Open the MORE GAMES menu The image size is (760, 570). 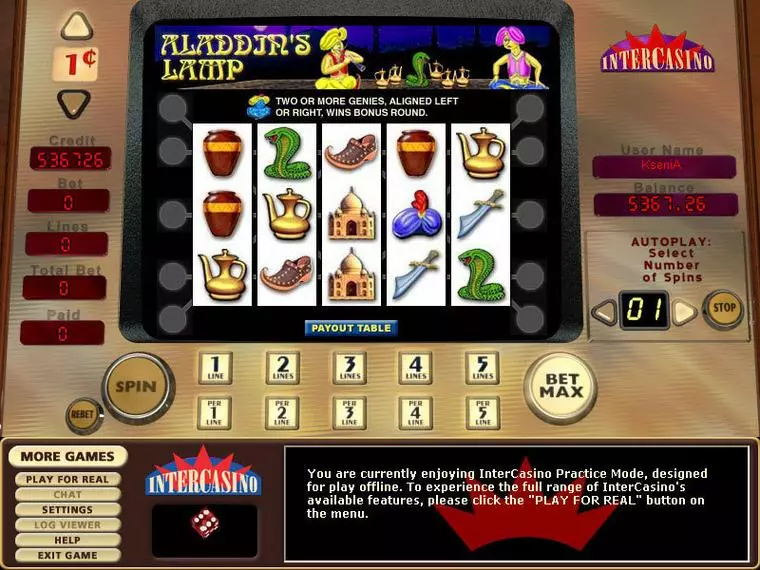click(x=68, y=457)
